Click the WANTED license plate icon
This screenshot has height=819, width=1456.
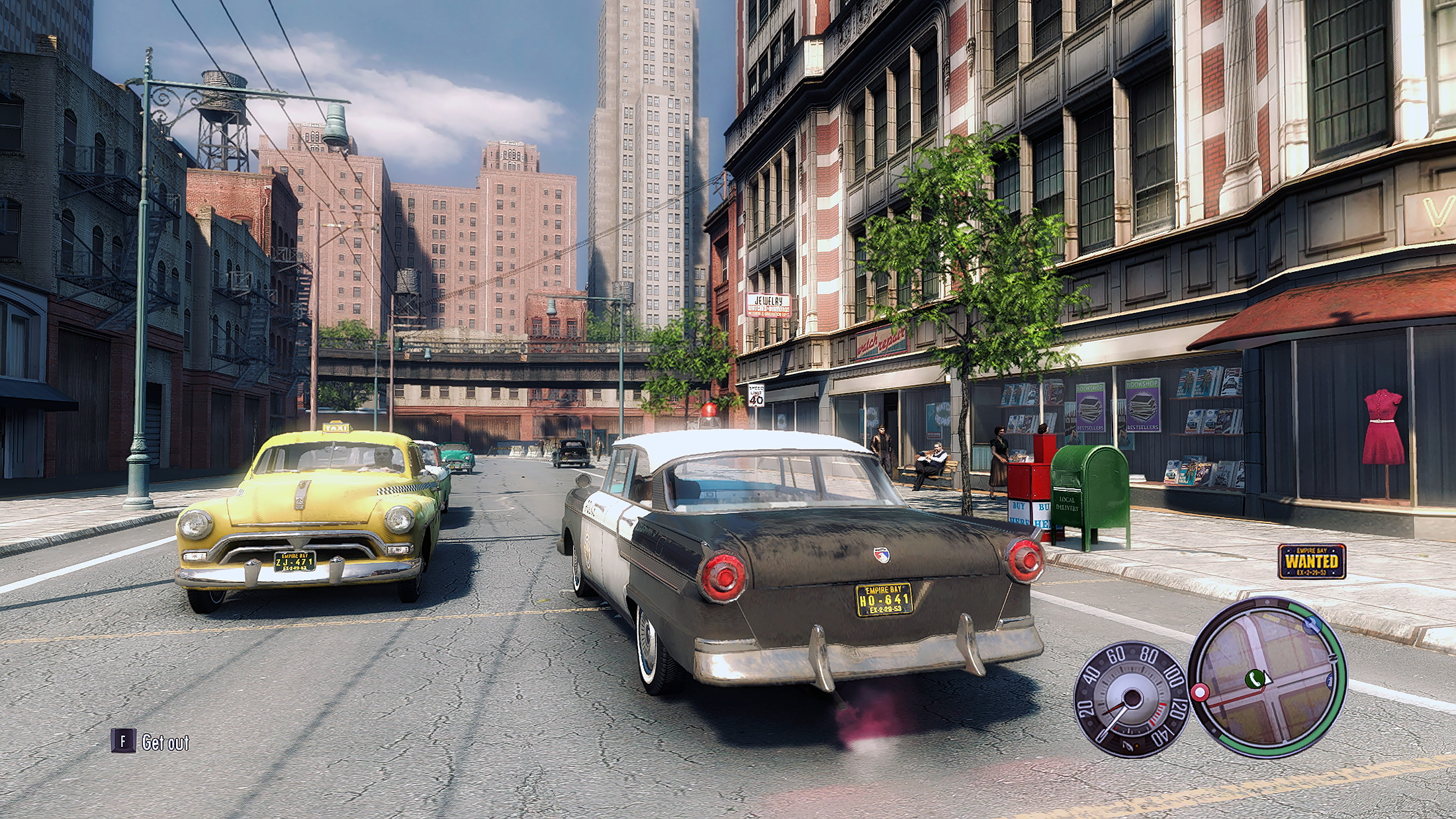[1312, 562]
